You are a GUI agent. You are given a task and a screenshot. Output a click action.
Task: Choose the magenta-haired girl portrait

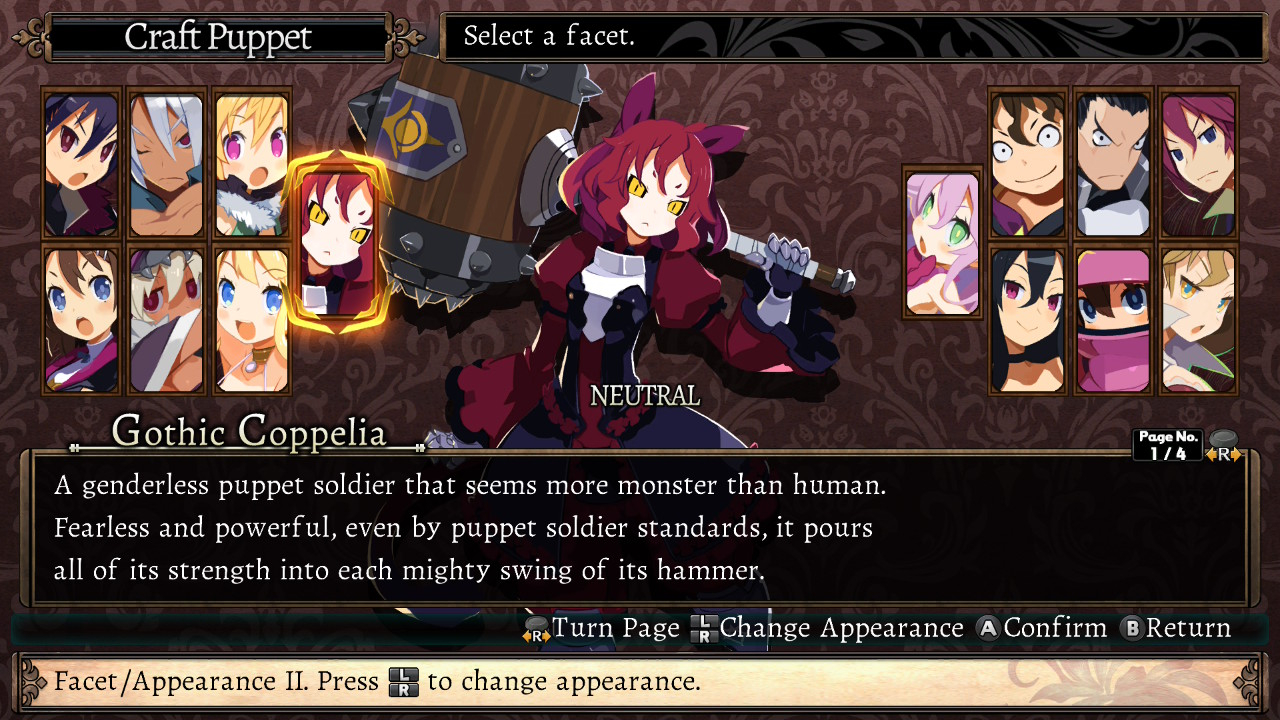[x=1198, y=165]
